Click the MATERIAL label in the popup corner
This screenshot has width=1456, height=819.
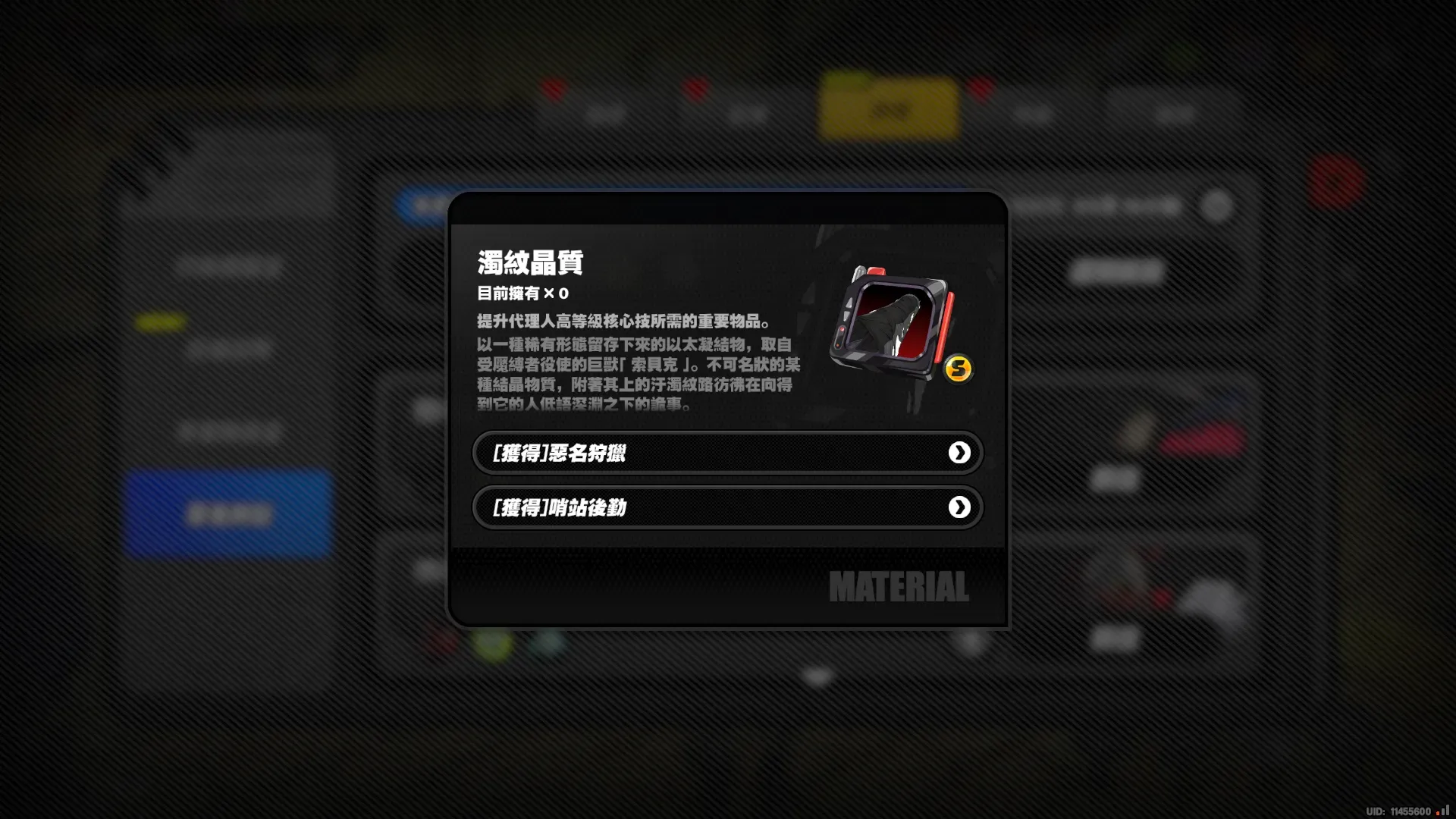pyautogui.click(x=898, y=585)
